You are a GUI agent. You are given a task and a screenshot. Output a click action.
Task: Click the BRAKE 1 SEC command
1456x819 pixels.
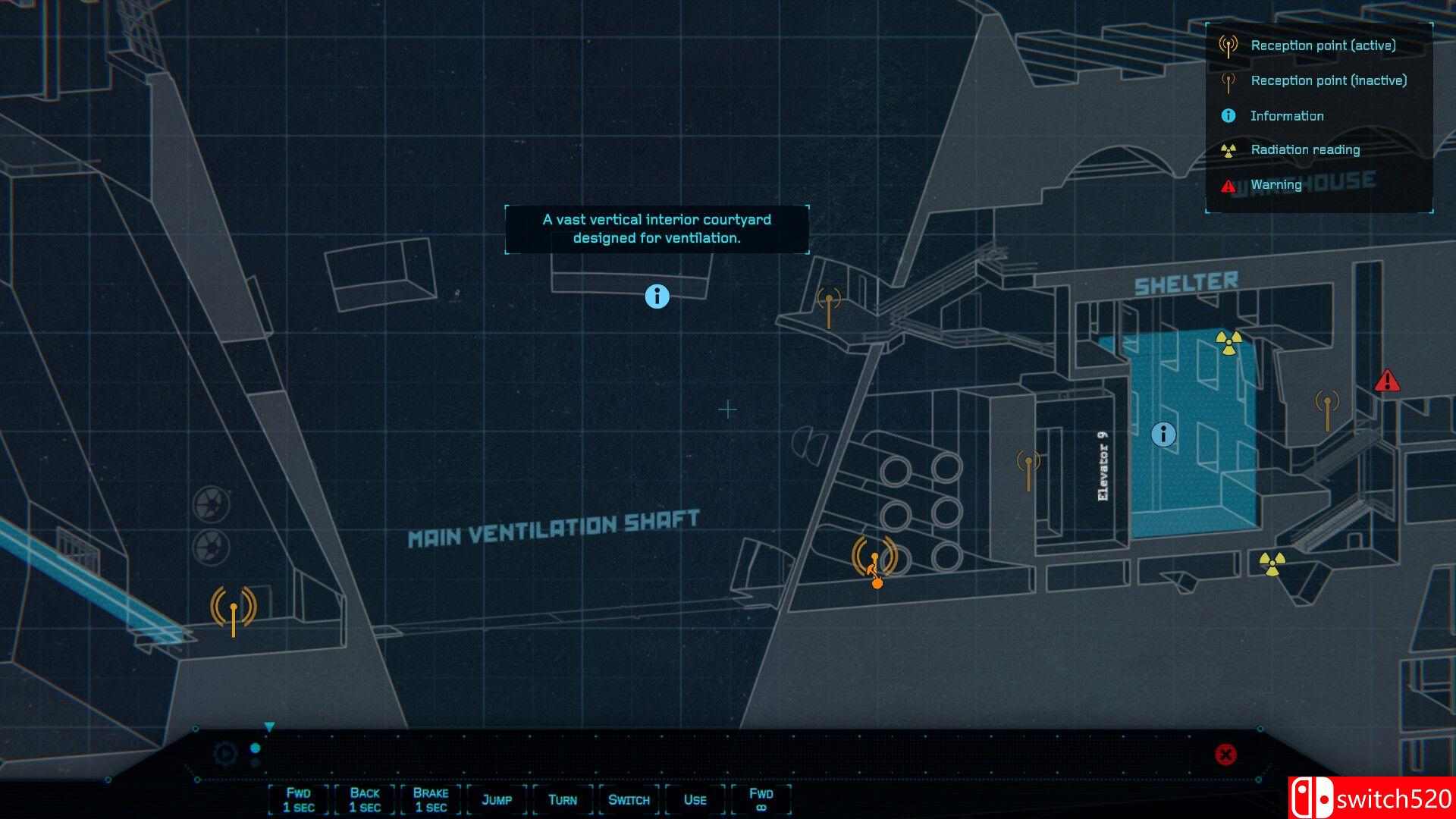coord(430,799)
